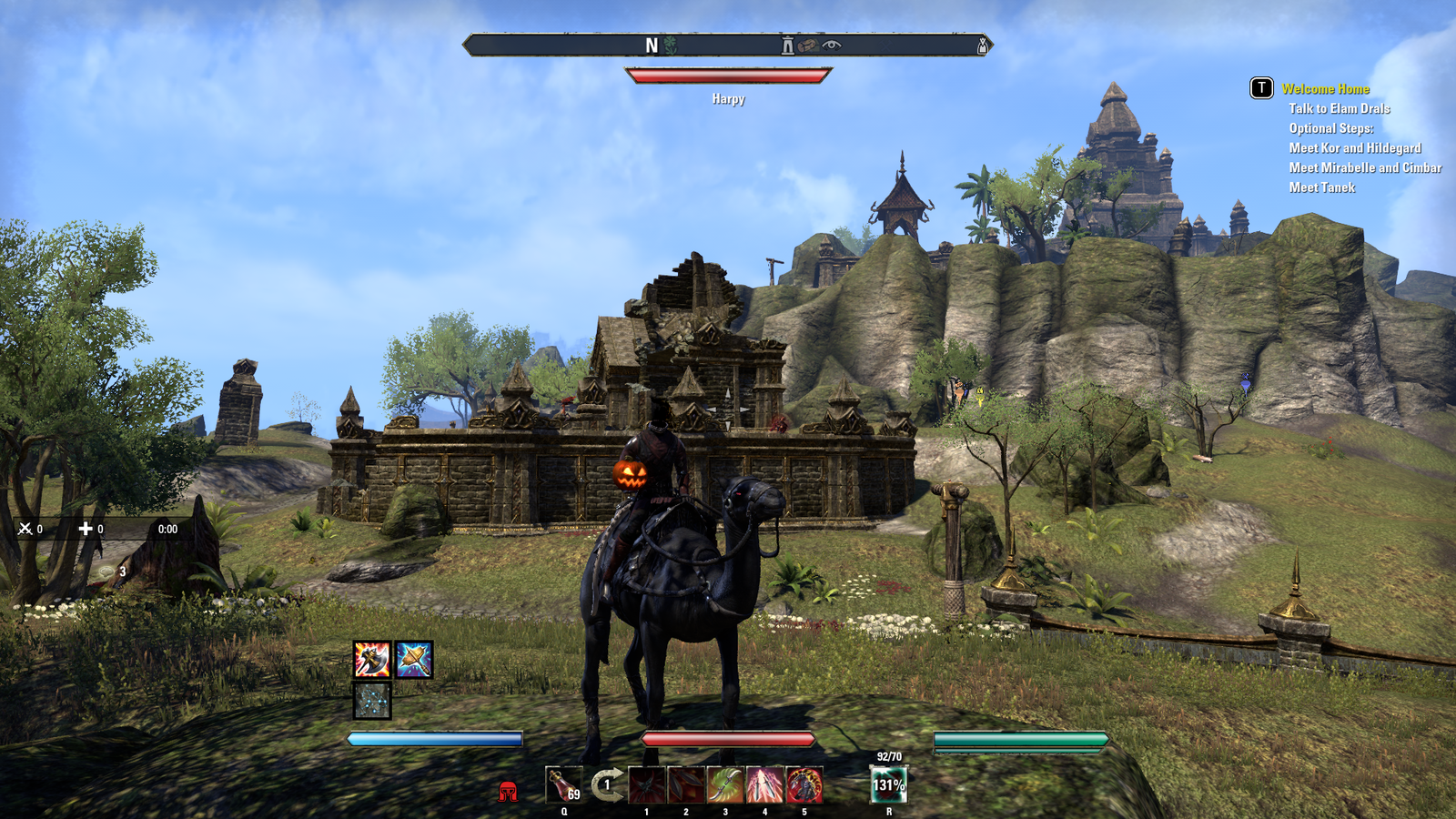This screenshot has width=1456, height=819.
Task: Activate the ultimate ability showing 131%
Action: click(x=889, y=784)
